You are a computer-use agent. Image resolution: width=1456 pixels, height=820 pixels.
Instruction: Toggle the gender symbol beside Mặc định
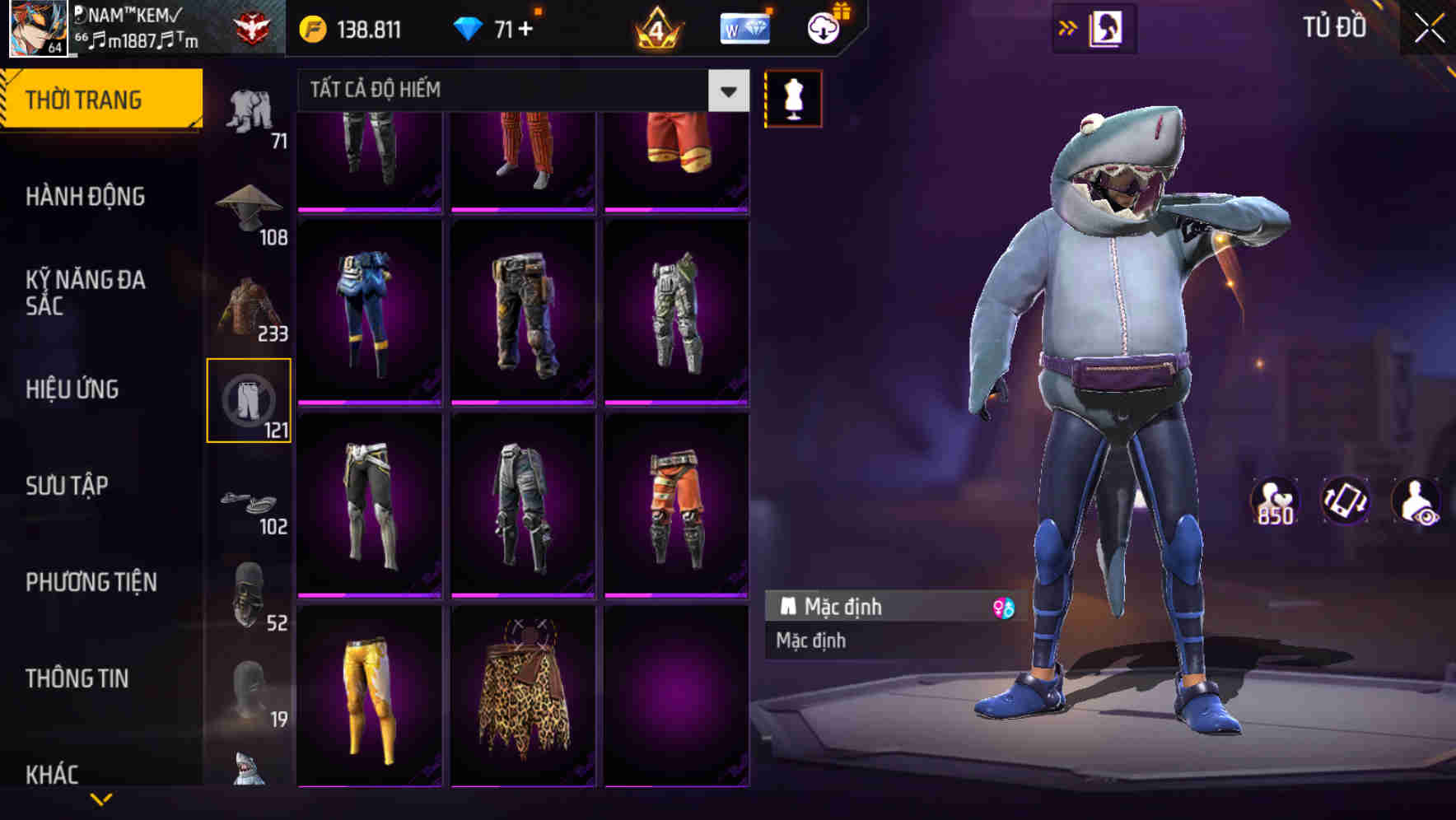[x=1001, y=606]
